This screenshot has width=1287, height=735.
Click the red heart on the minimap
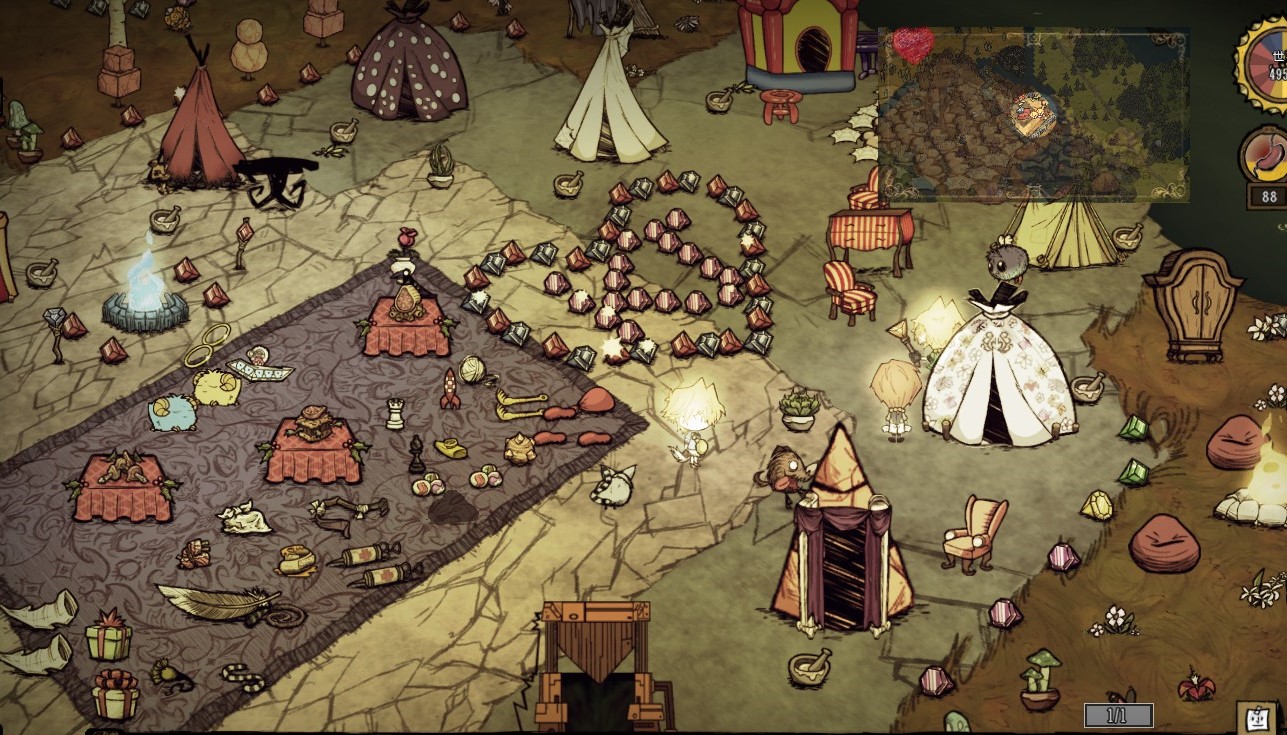coord(912,43)
